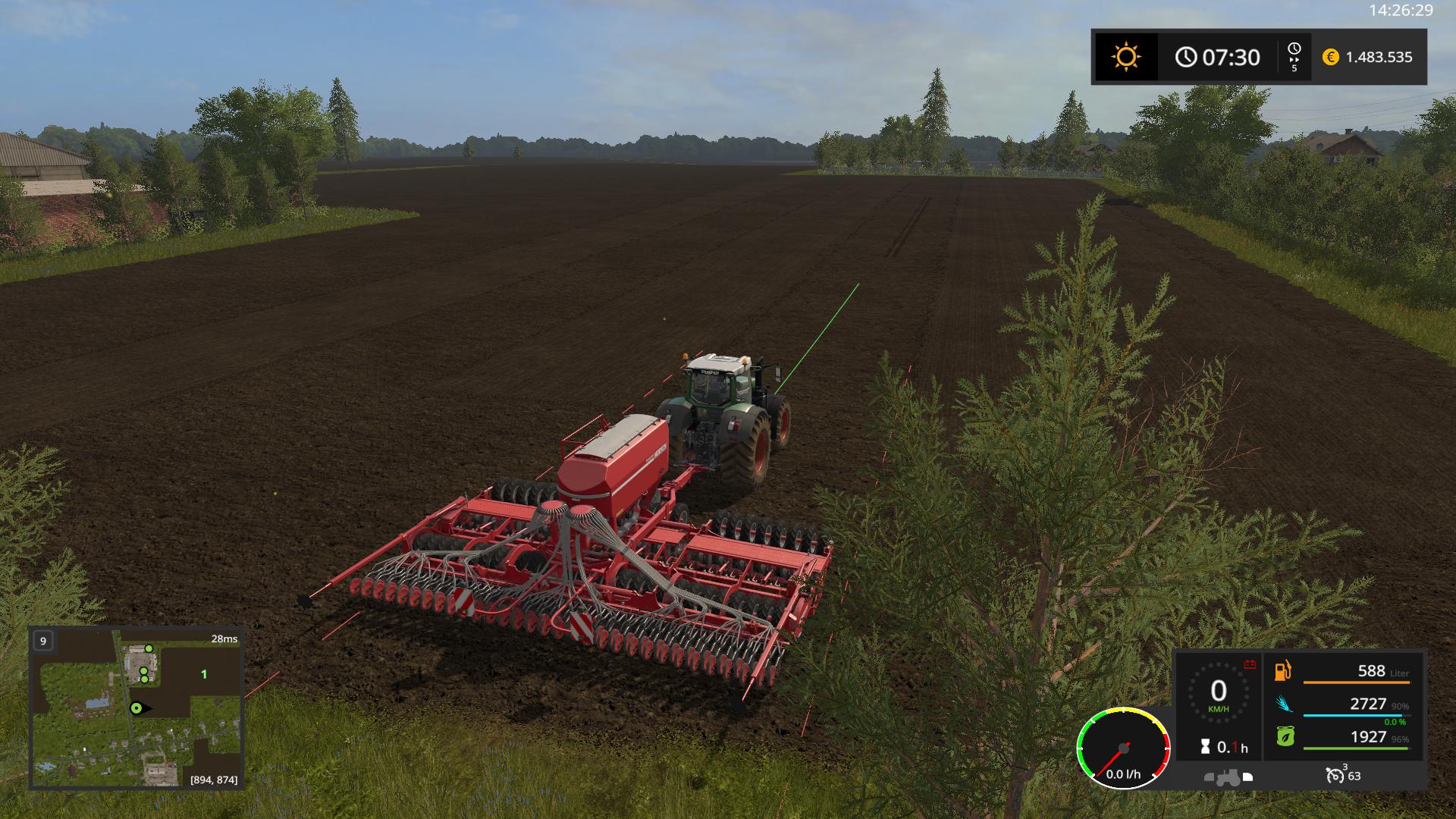The image size is (1456, 819).
Task: Select the fuel pump icon
Action: pos(1283,670)
